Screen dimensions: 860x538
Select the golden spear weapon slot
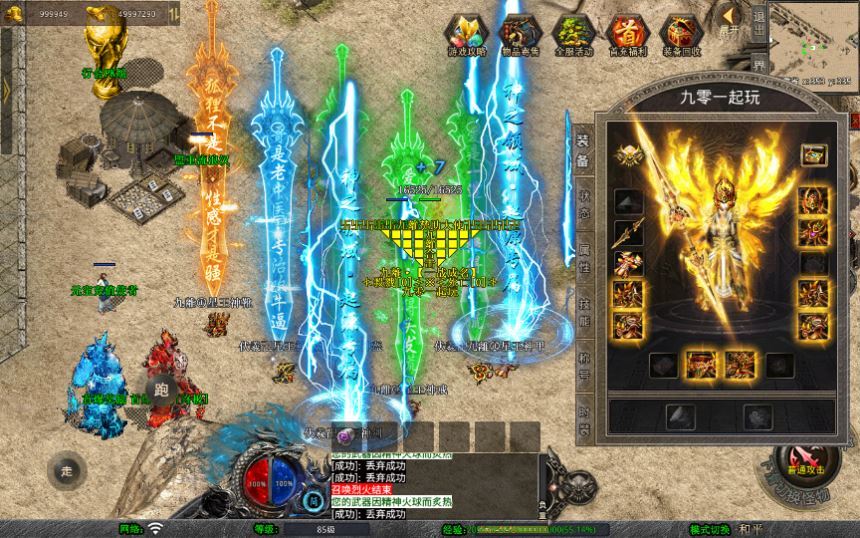pyautogui.click(x=628, y=234)
